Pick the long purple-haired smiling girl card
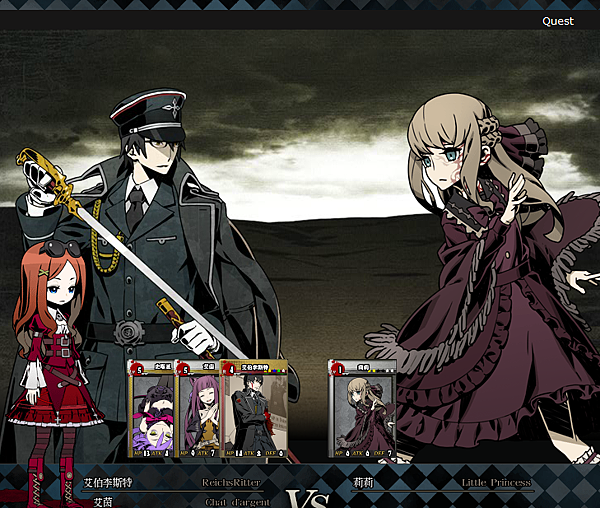600x508 pixels. click(200, 412)
